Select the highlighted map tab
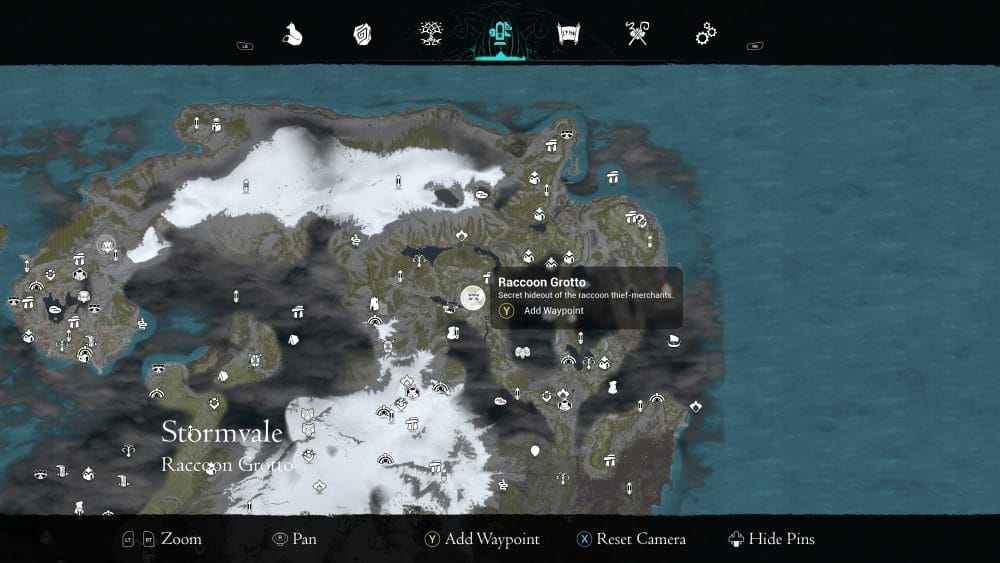The height and width of the screenshot is (563, 1000). (x=499, y=35)
